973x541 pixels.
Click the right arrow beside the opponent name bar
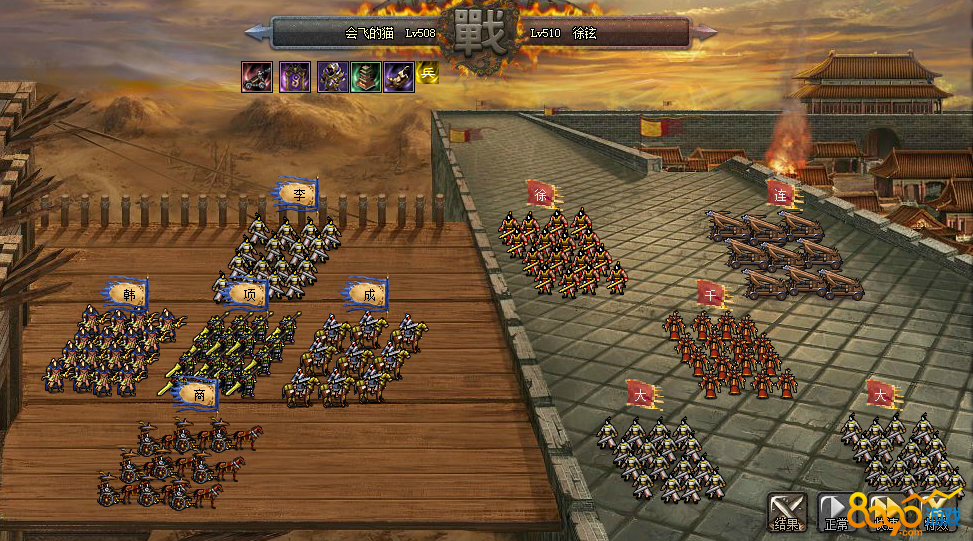click(x=705, y=33)
